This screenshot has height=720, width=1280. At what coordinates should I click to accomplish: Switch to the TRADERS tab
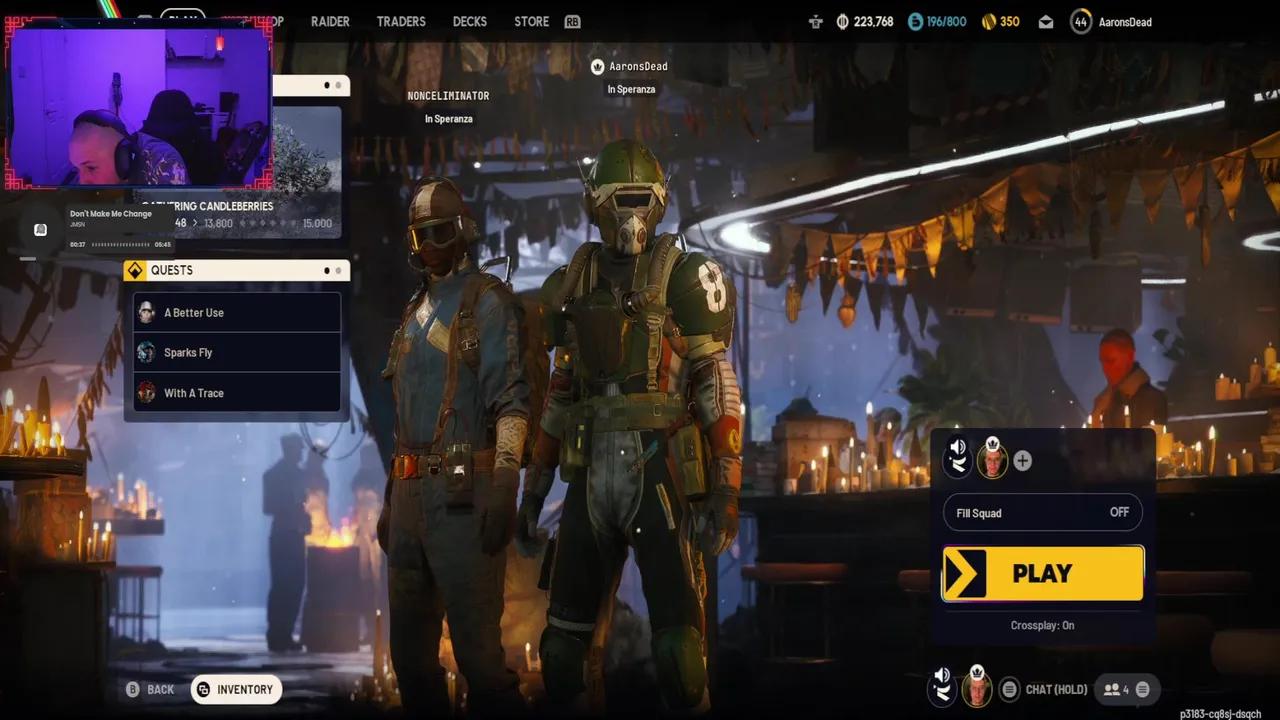click(x=401, y=21)
